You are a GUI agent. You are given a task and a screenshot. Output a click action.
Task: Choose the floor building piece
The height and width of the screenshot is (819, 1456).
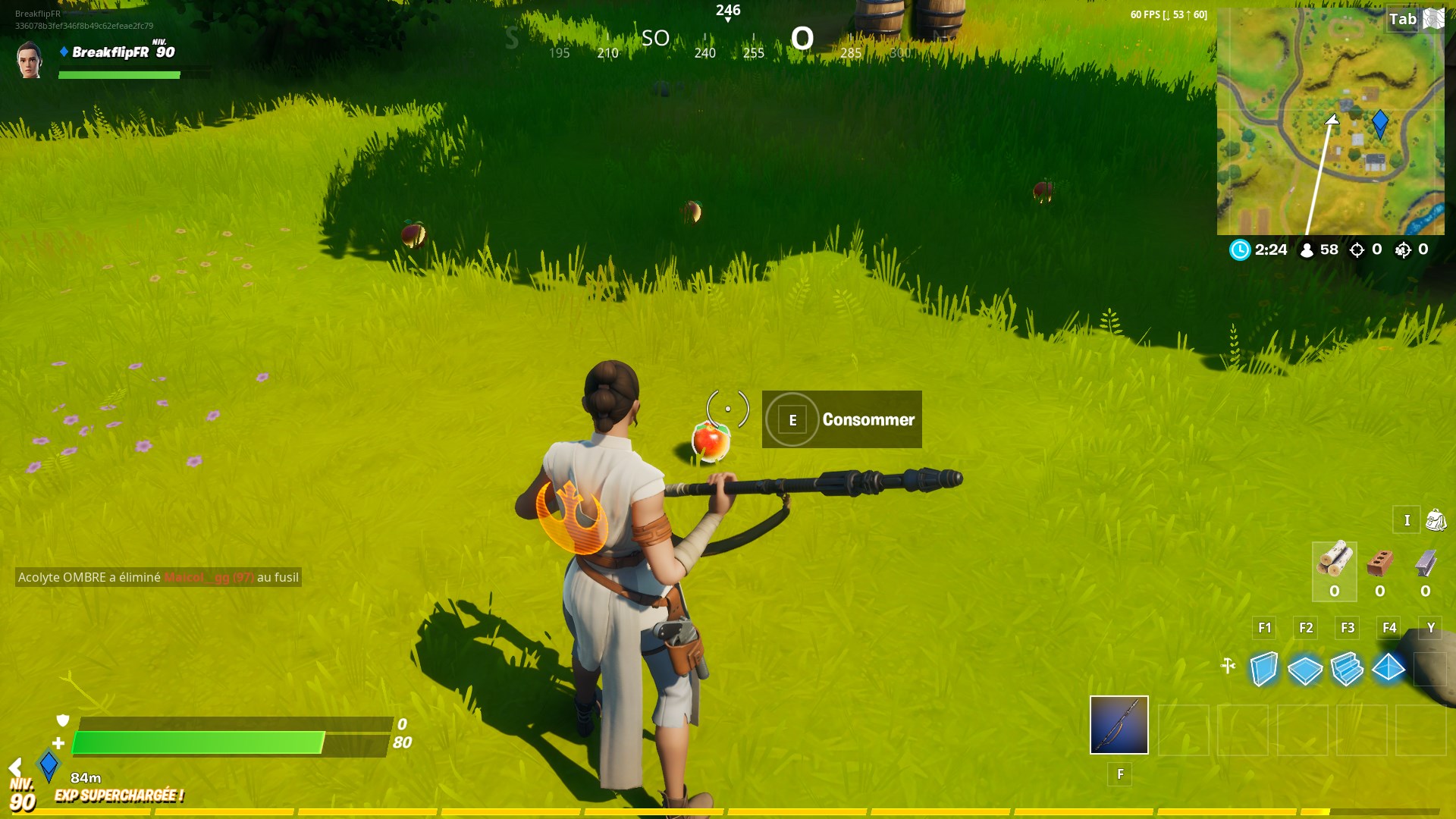click(x=1305, y=669)
